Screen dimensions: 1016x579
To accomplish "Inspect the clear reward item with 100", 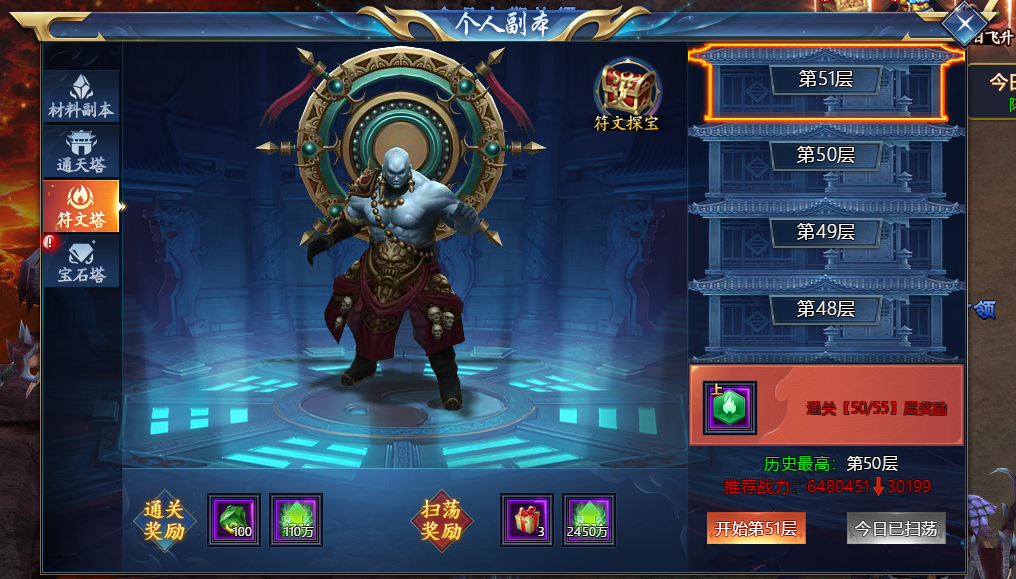I will [x=234, y=520].
